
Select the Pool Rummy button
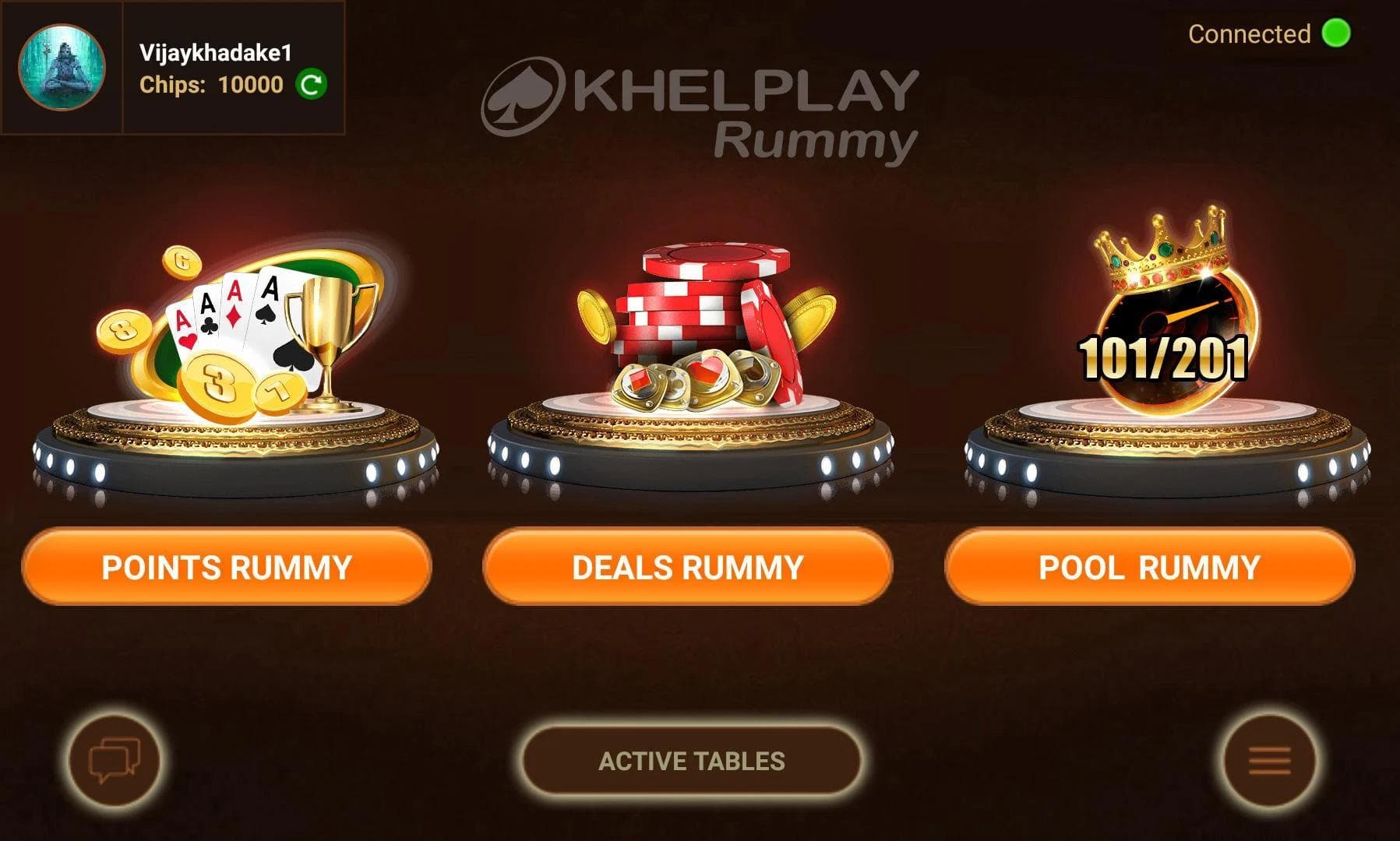coord(1149,567)
